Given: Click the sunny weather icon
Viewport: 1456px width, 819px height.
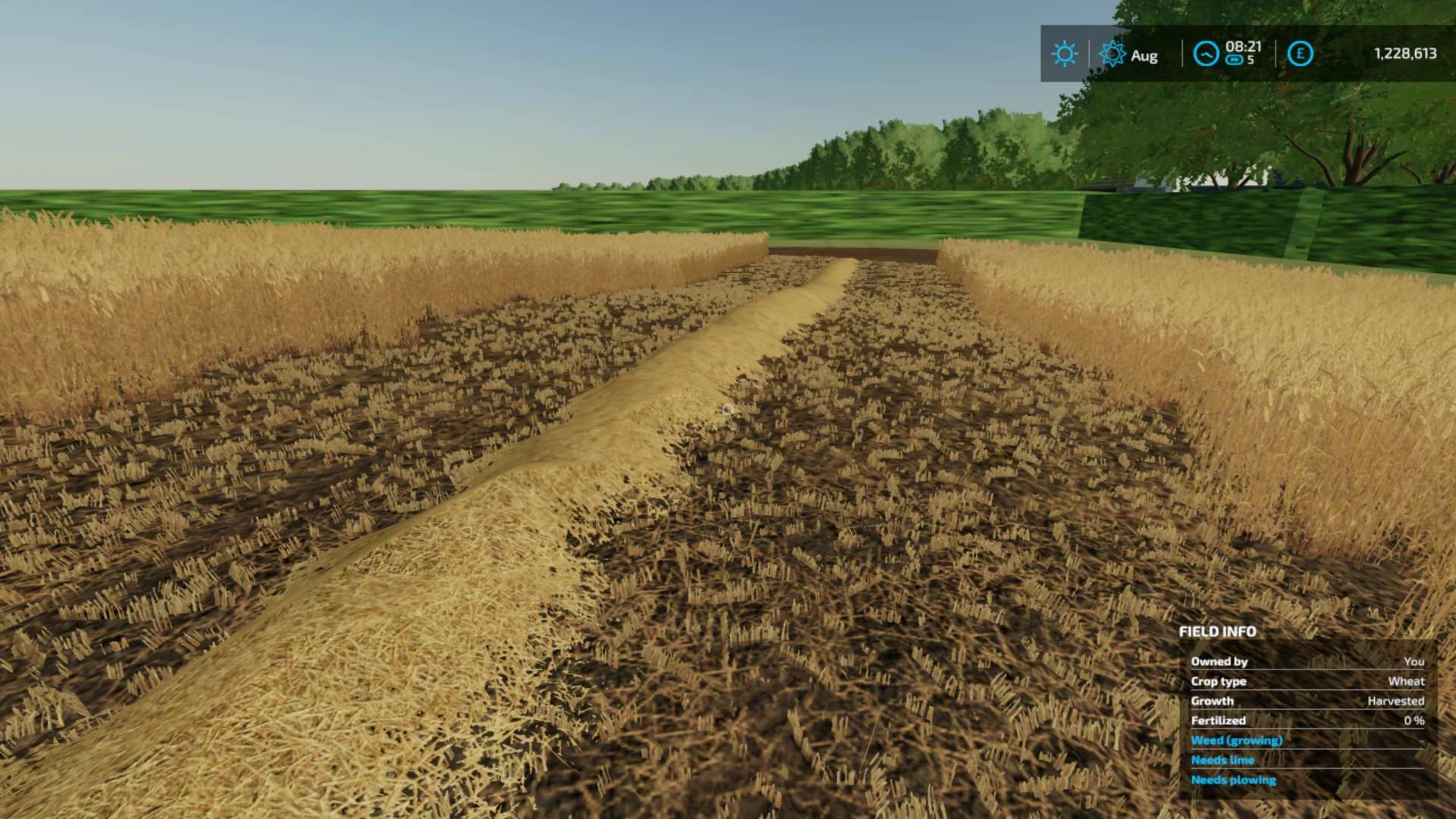Looking at the screenshot, I should (1064, 54).
